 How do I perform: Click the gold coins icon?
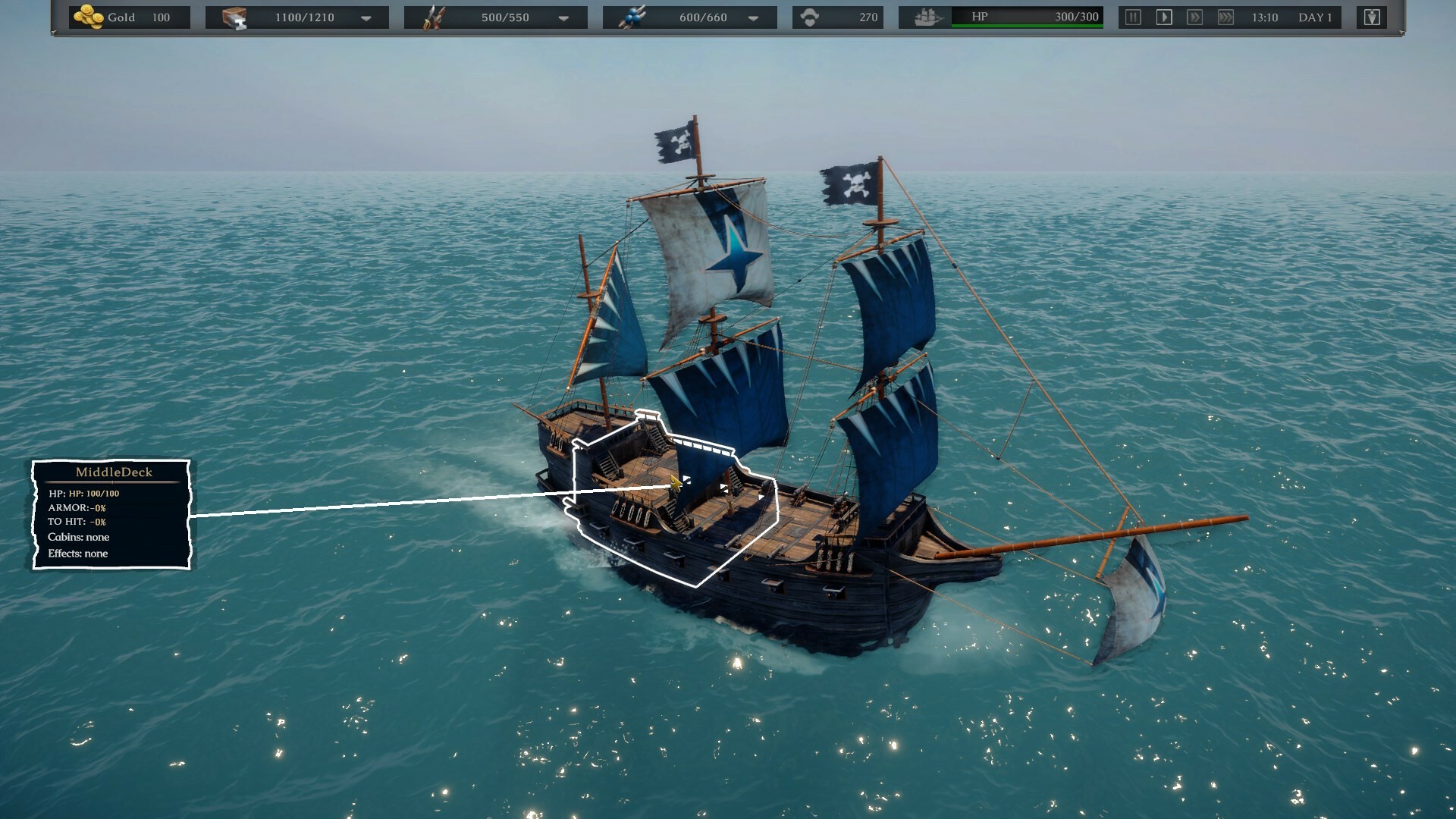pyautogui.click(x=89, y=17)
